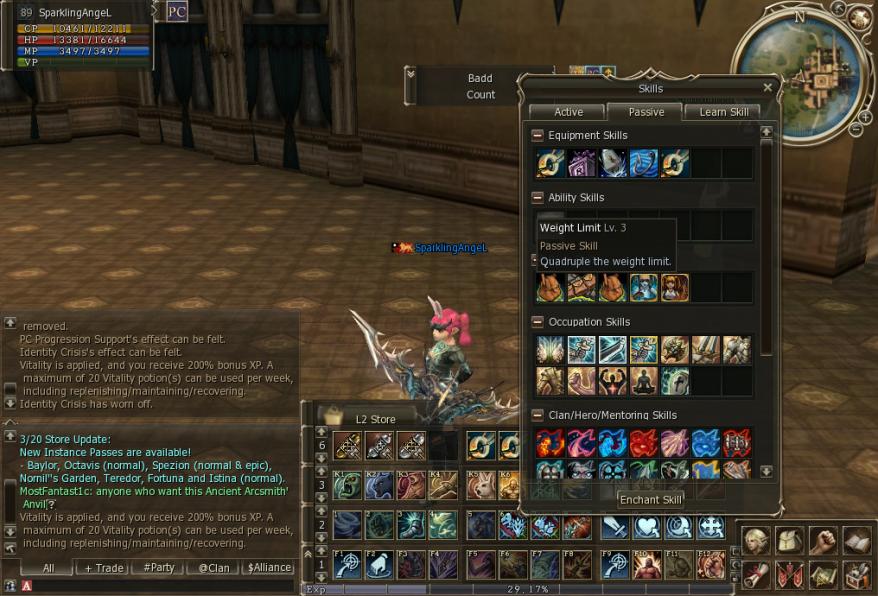Collapse the Clan/Hero/Mentoring Skills section
The width and height of the screenshot is (878, 596).
coord(538,415)
